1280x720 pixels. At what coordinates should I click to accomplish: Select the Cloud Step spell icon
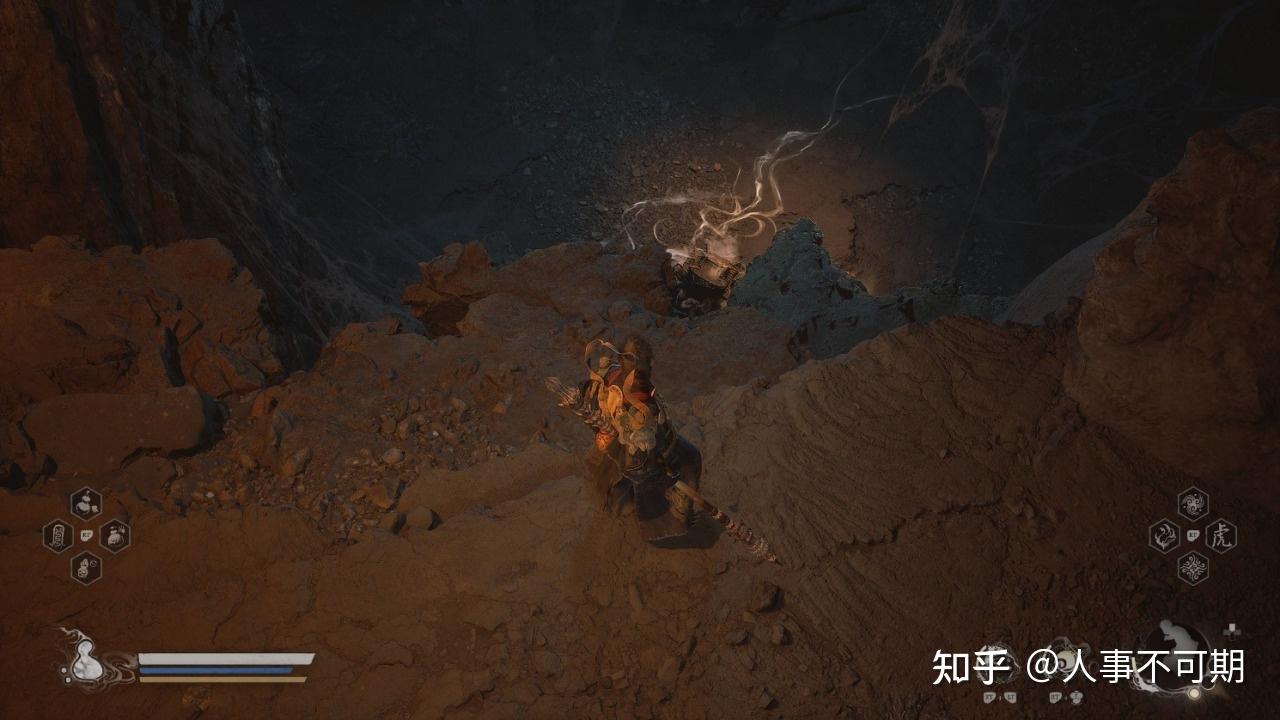[1163, 534]
